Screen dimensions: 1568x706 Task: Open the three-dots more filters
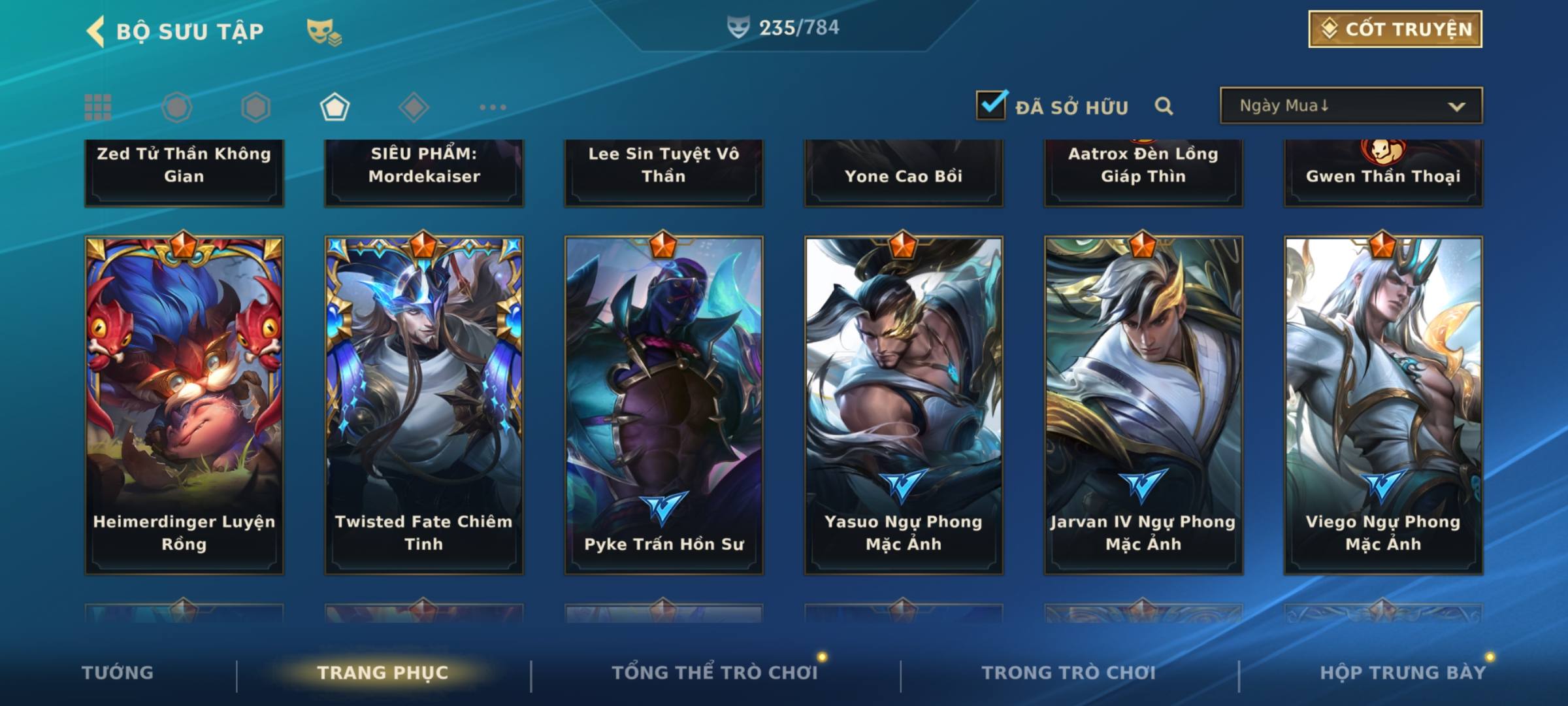click(493, 107)
